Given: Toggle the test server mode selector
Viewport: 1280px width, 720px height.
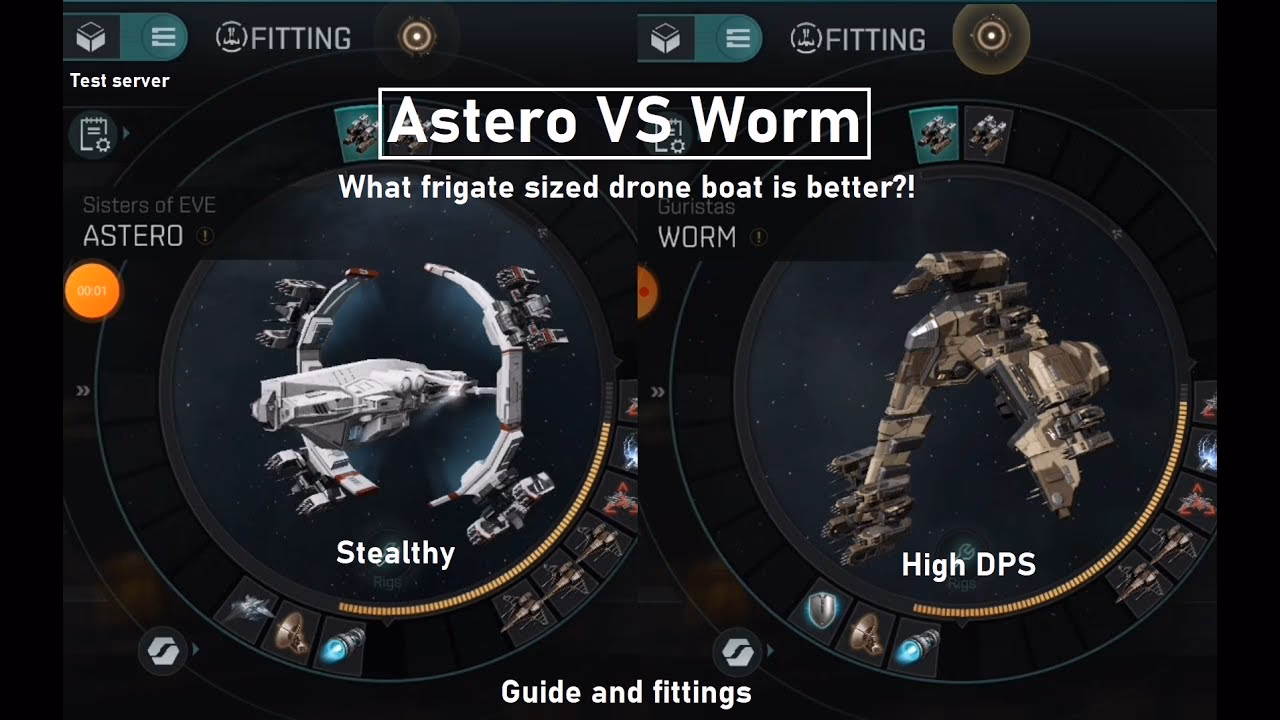Looking at the screenshot, I should tap(118, 81).
